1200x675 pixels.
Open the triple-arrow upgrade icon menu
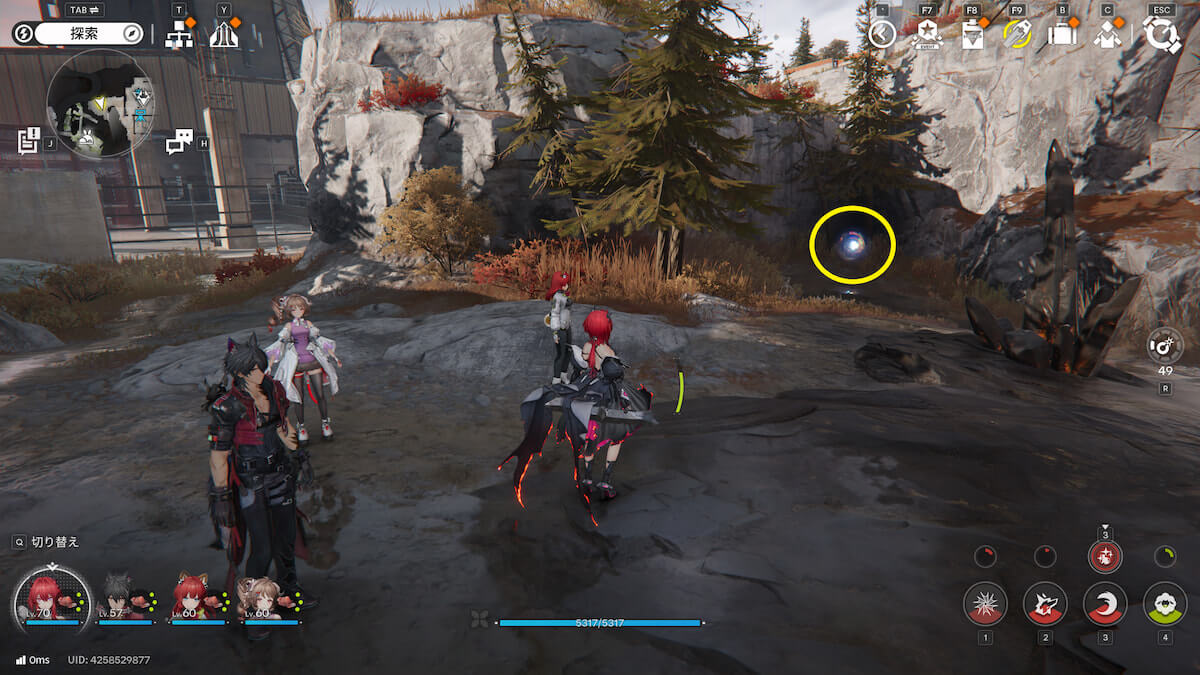coord(224,34)
